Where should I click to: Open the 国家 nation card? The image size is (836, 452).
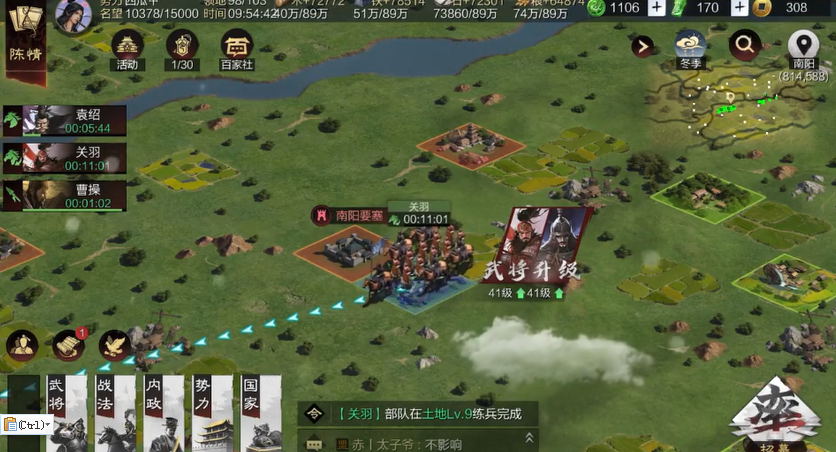(x=259, y=412)
